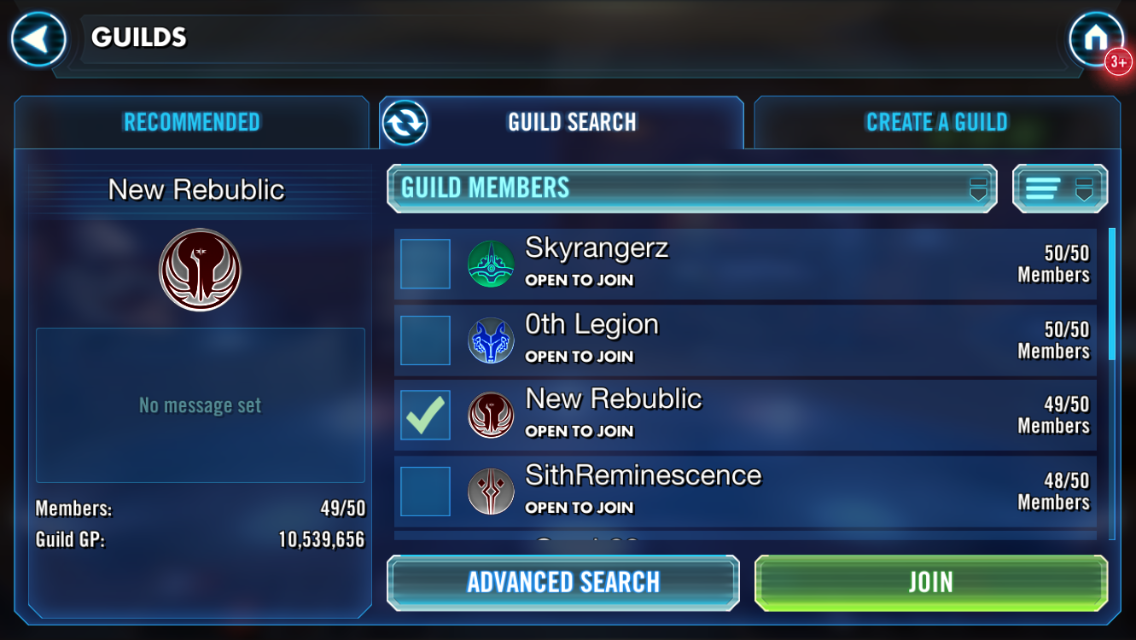1136x640 pixels.
Task: Select the 0th Legion guild row
Action: [760, 340]
